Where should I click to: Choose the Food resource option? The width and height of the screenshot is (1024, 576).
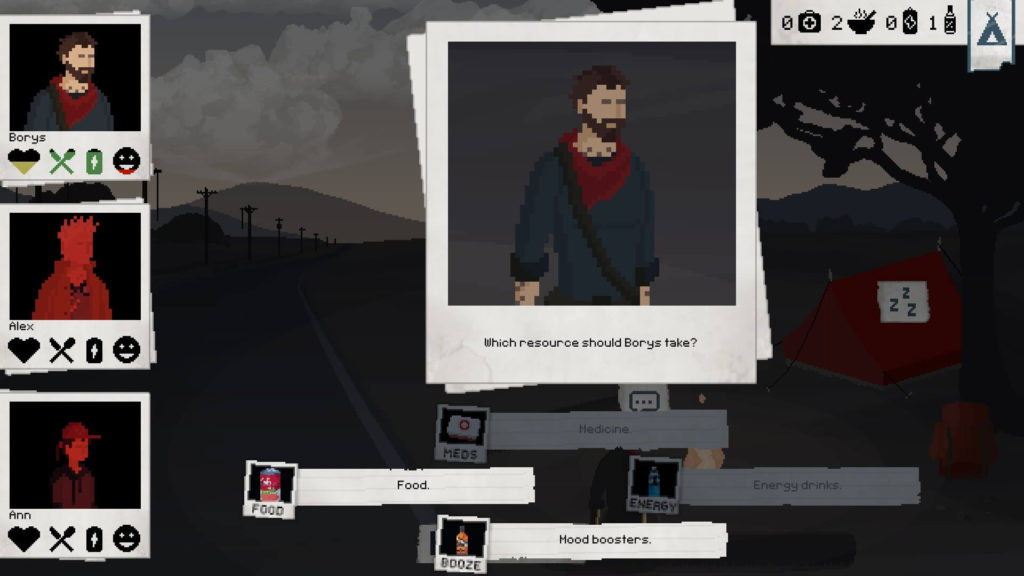point(413,486)
